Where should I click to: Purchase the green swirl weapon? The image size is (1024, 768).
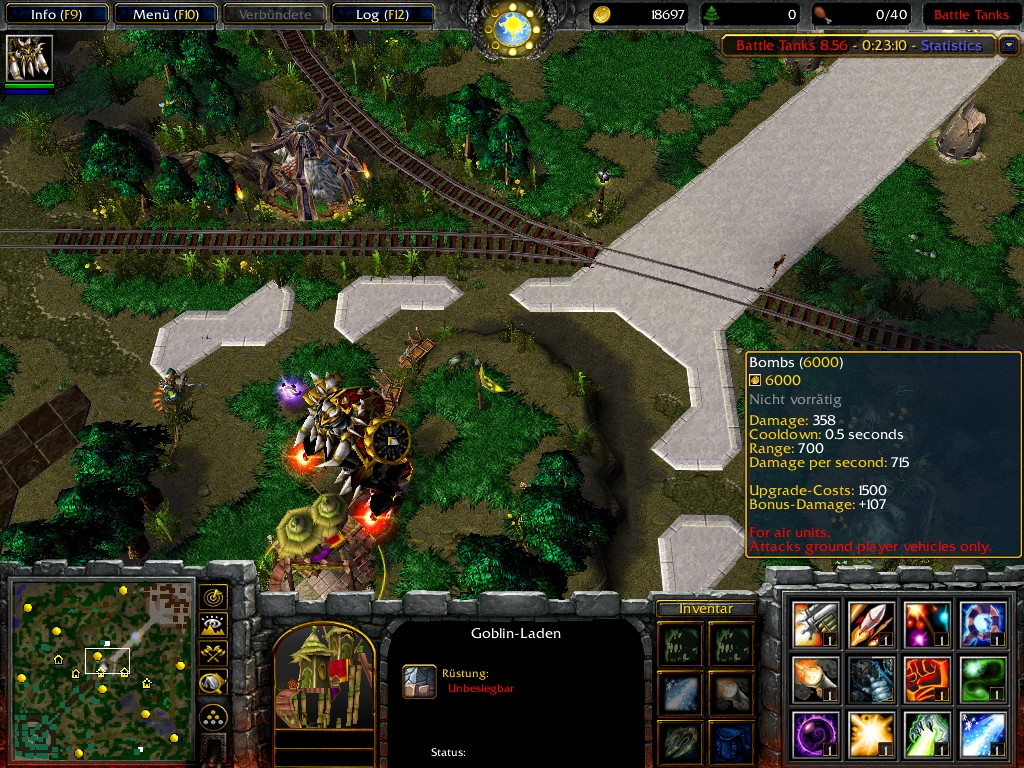click(x=983, y=680)
